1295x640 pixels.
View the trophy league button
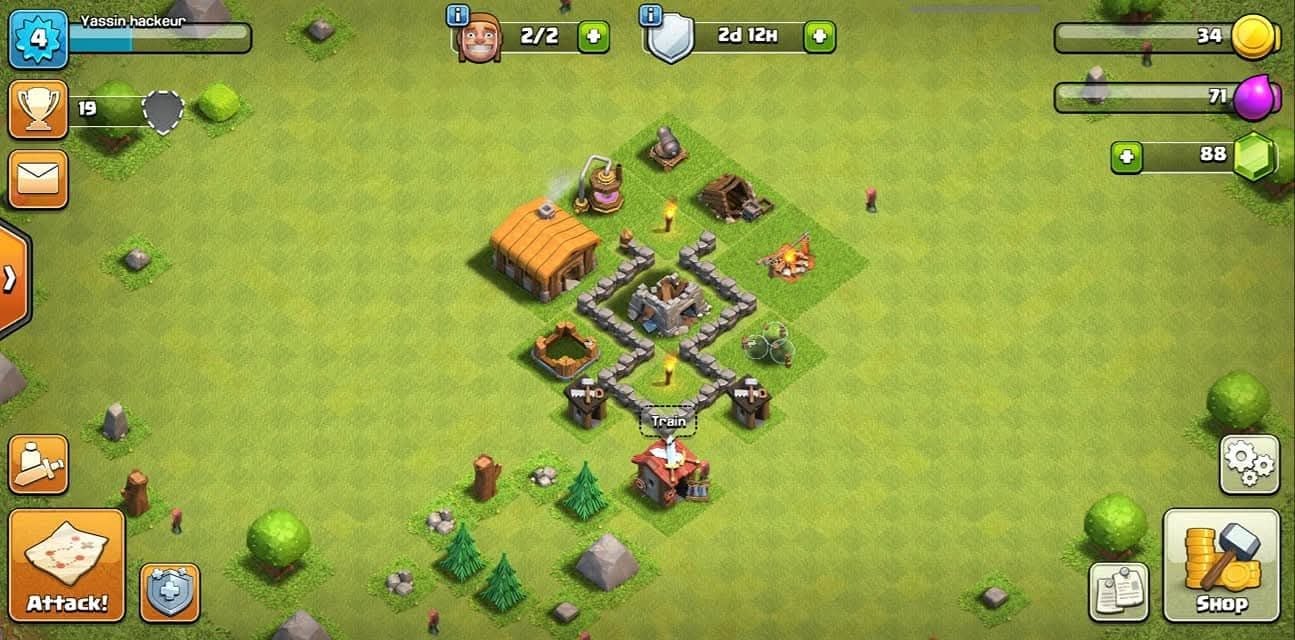38,110
